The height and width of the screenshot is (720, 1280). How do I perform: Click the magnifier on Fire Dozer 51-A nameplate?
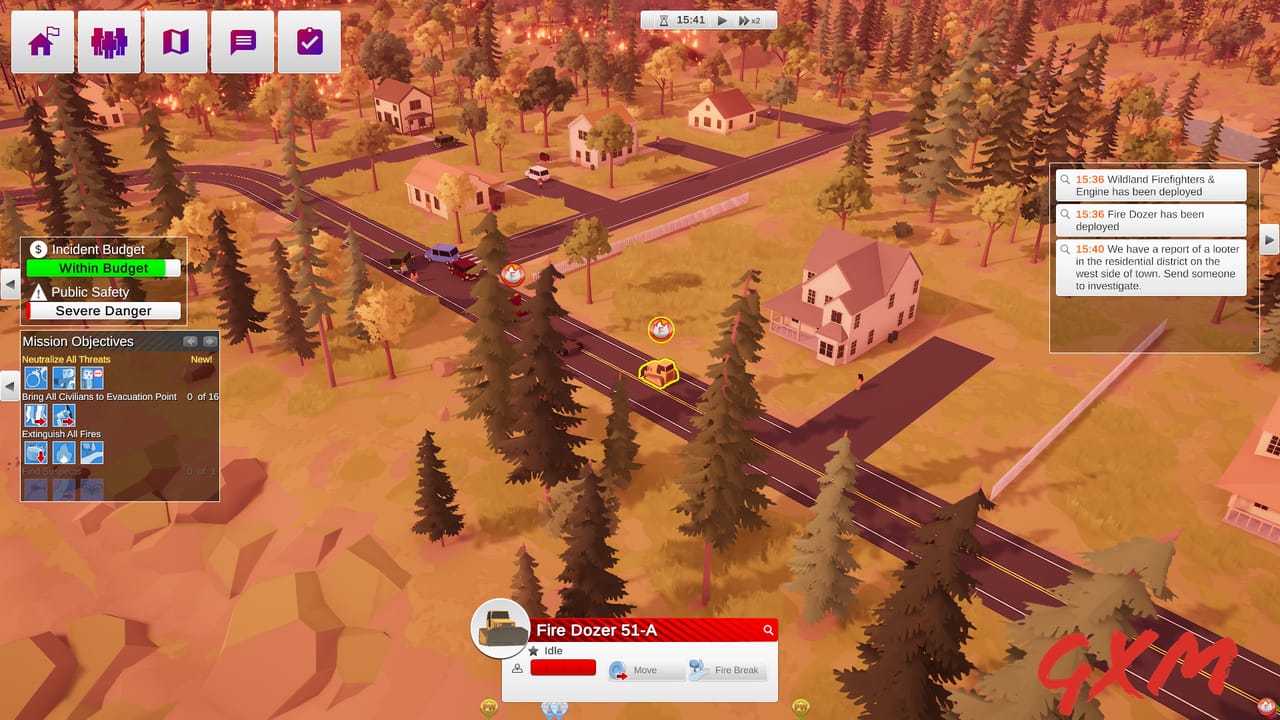pos(767,631)
